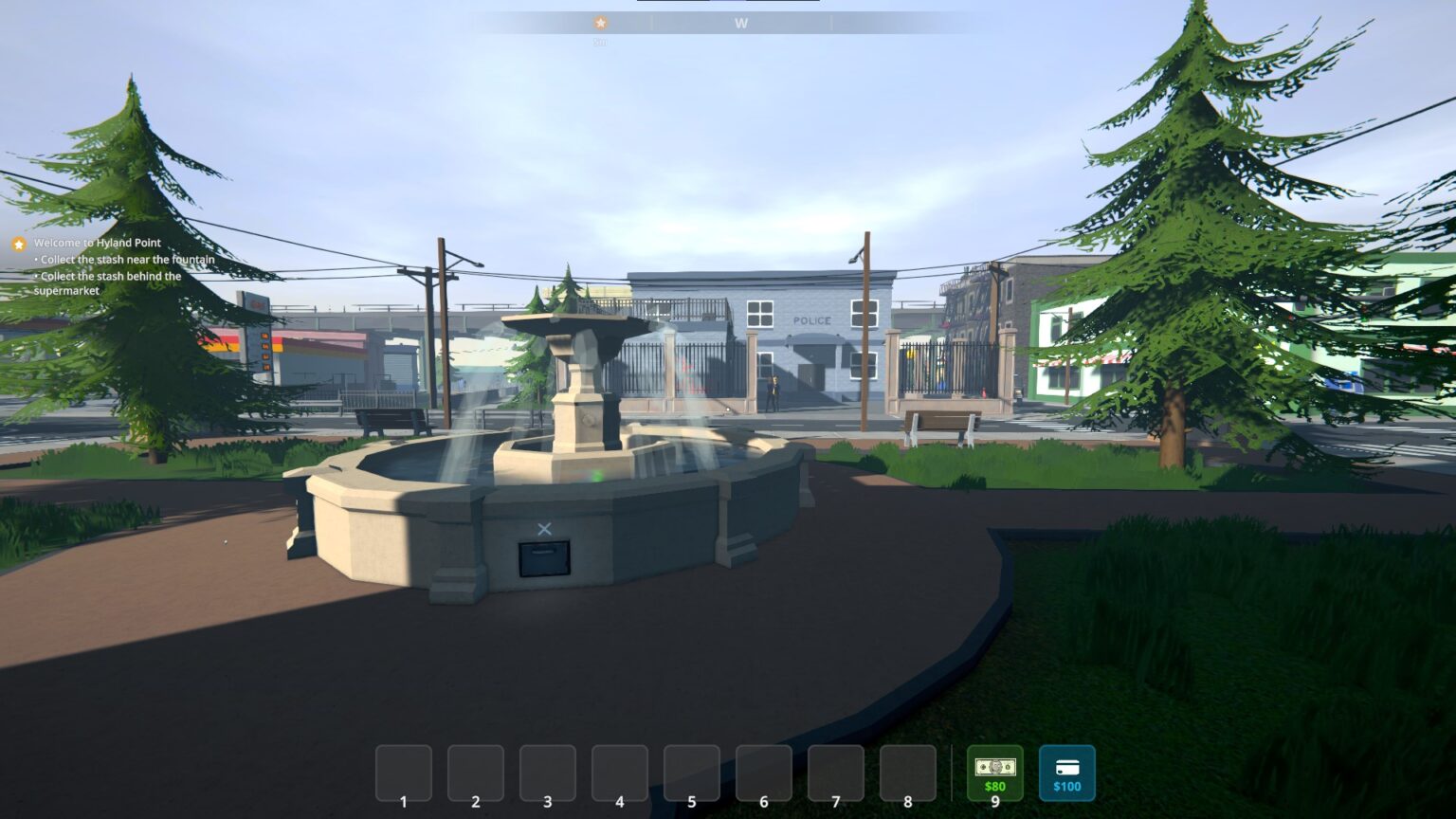The image size is (1456, 819).
Task: Open the stash box embedded in the fountain
Action: 542,560
